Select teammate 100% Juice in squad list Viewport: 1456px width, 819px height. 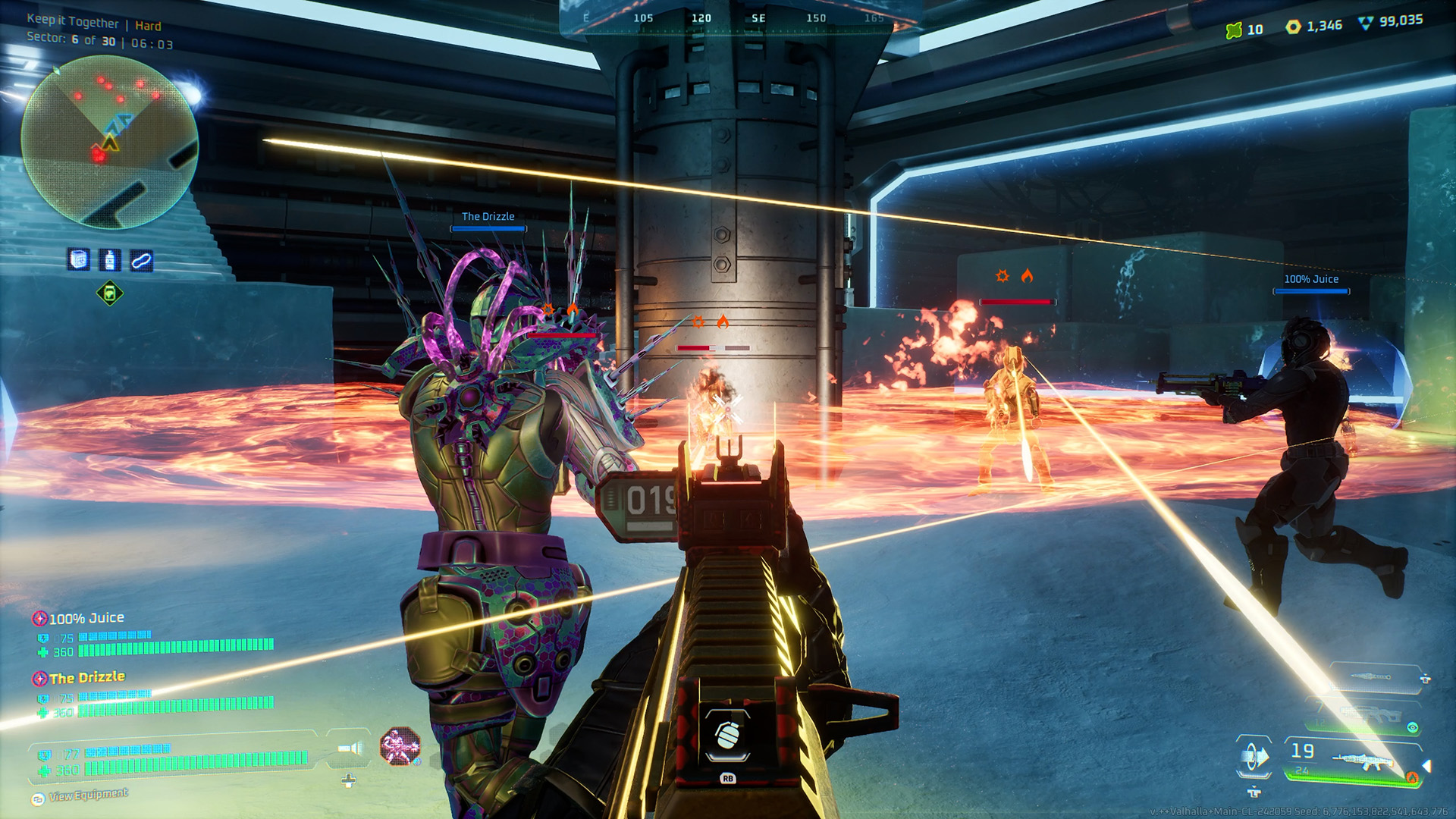(86, 619)
